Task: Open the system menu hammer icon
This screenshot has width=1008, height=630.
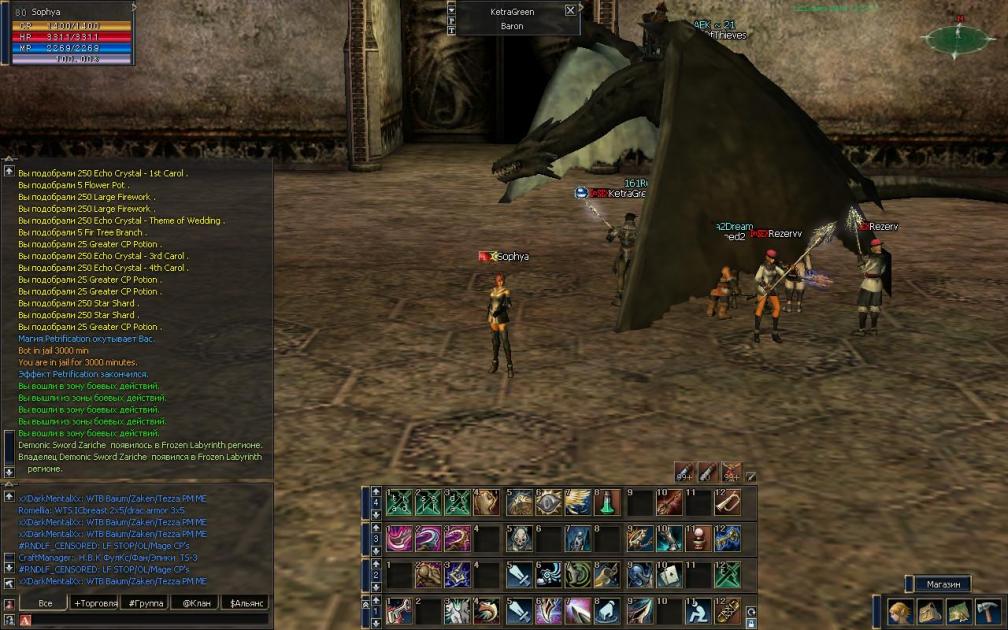Action: [x=988, y=611]
